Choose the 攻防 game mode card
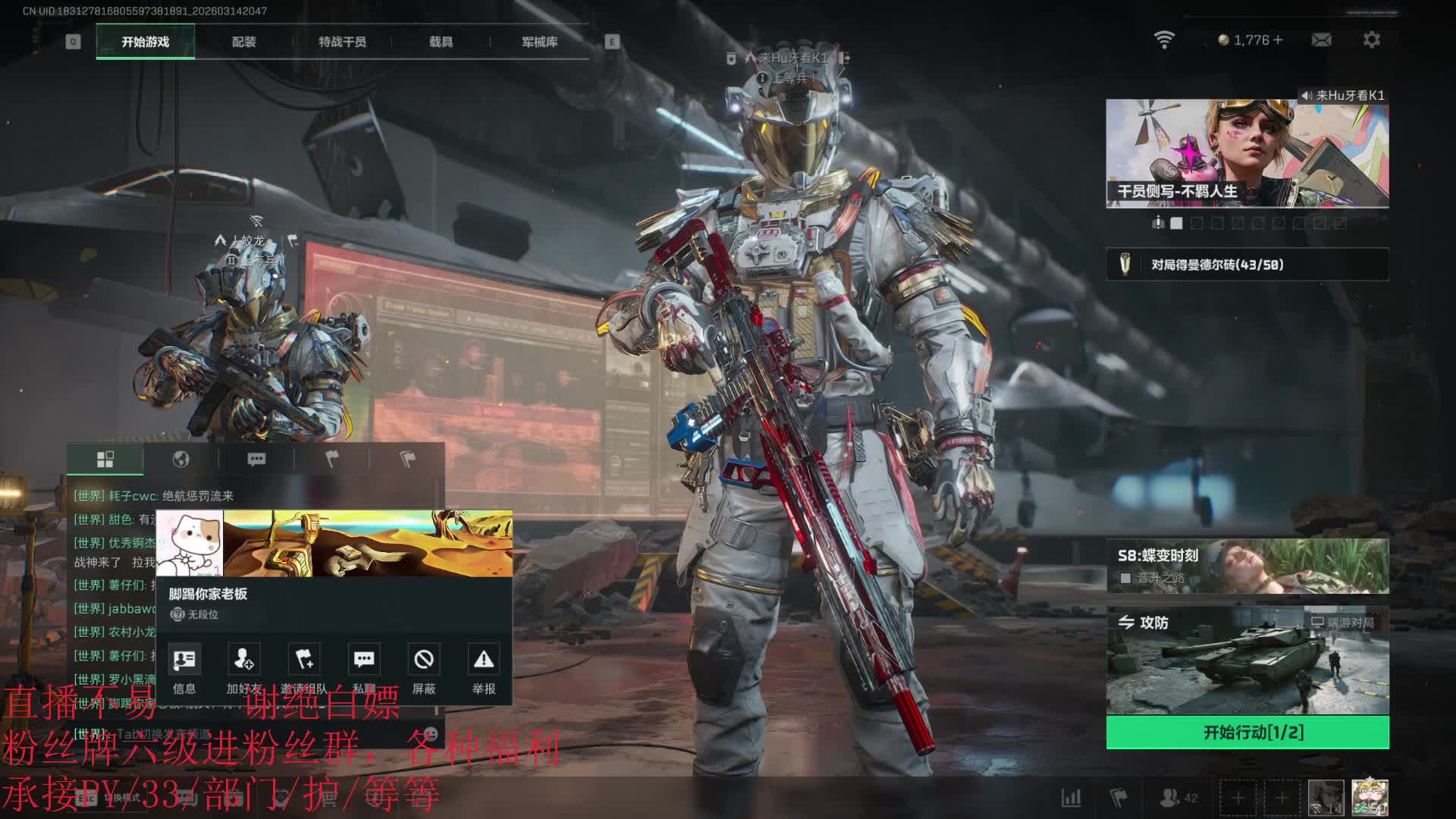 pos(1247,661)
